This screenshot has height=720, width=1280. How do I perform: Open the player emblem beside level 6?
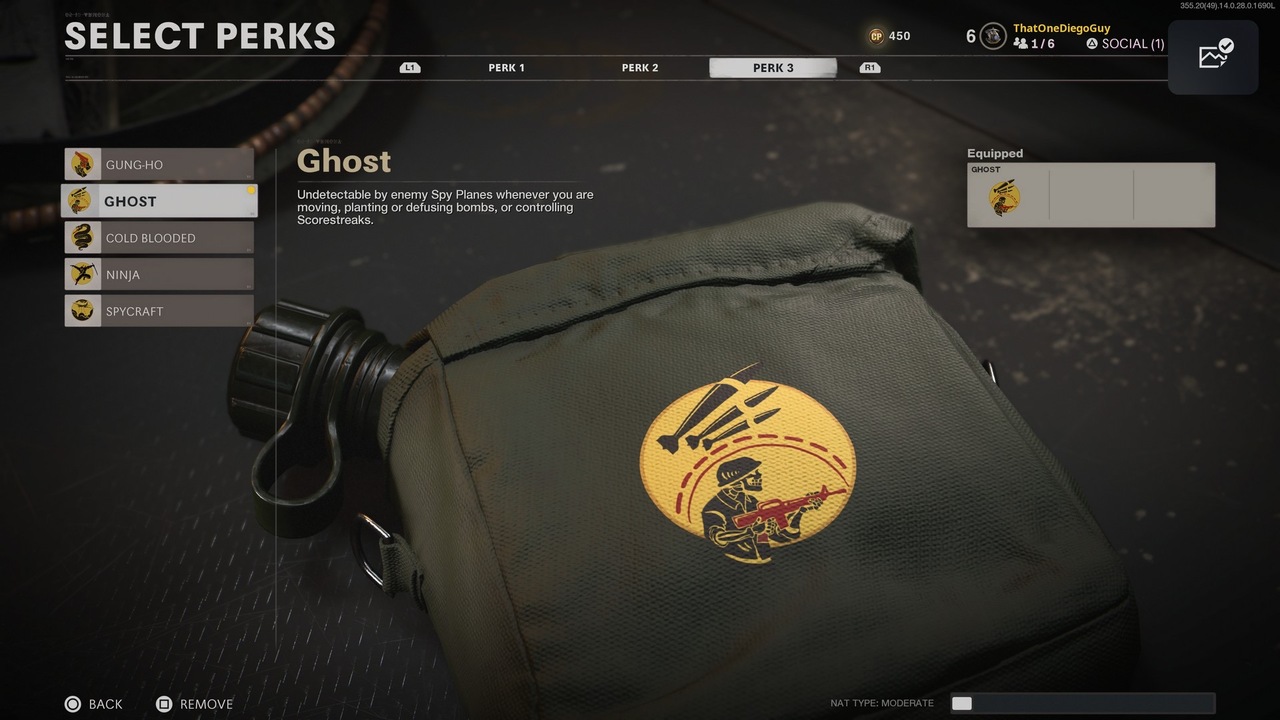click(x=991, y=35)
